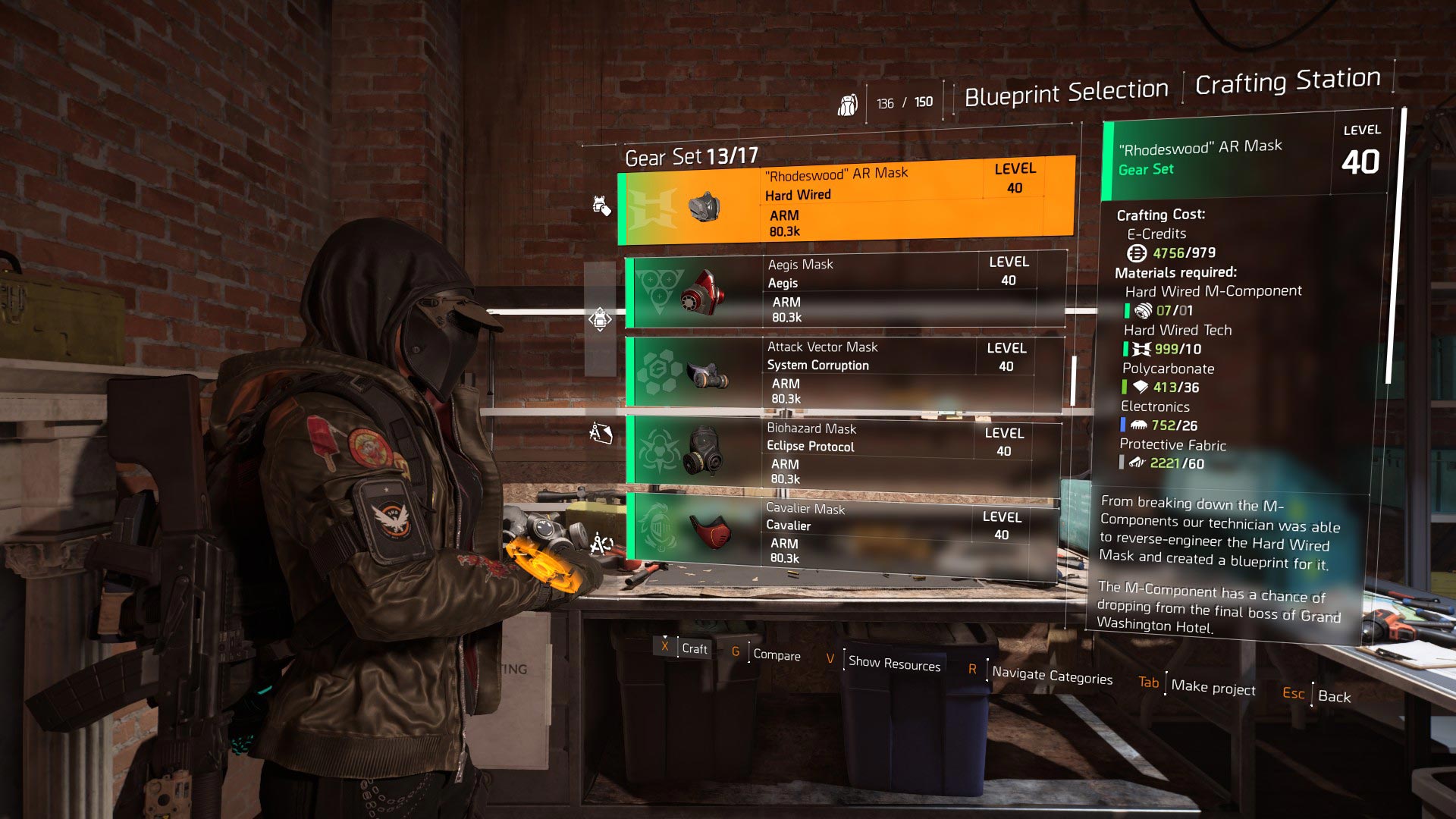Toggle Show Resources display
The height and width of the screenshot is (819, 1456).
[x=893, y=664]
